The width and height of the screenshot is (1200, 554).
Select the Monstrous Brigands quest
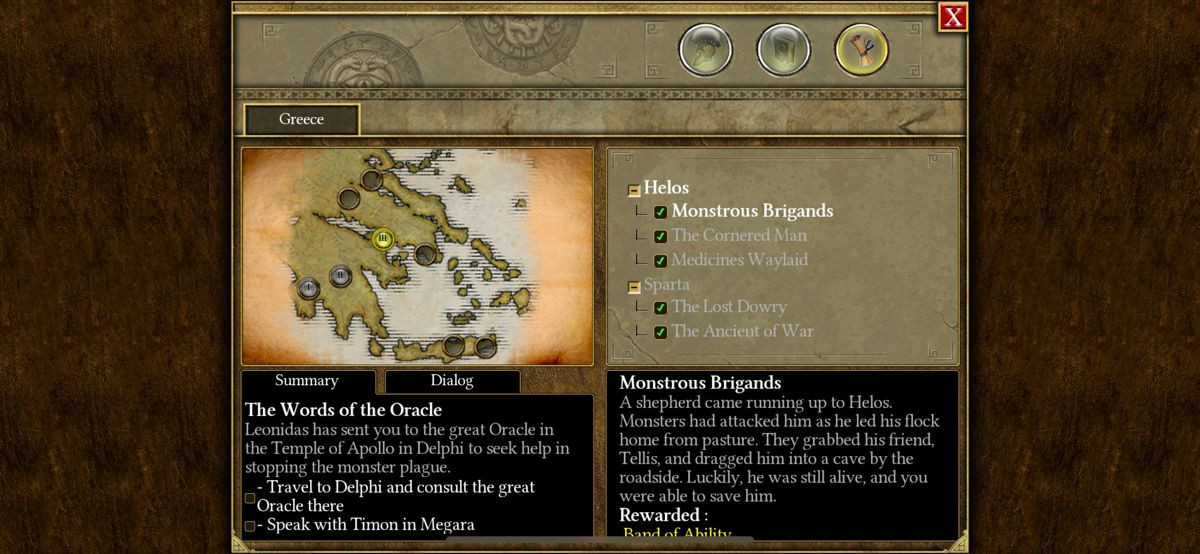coord(752,211)
